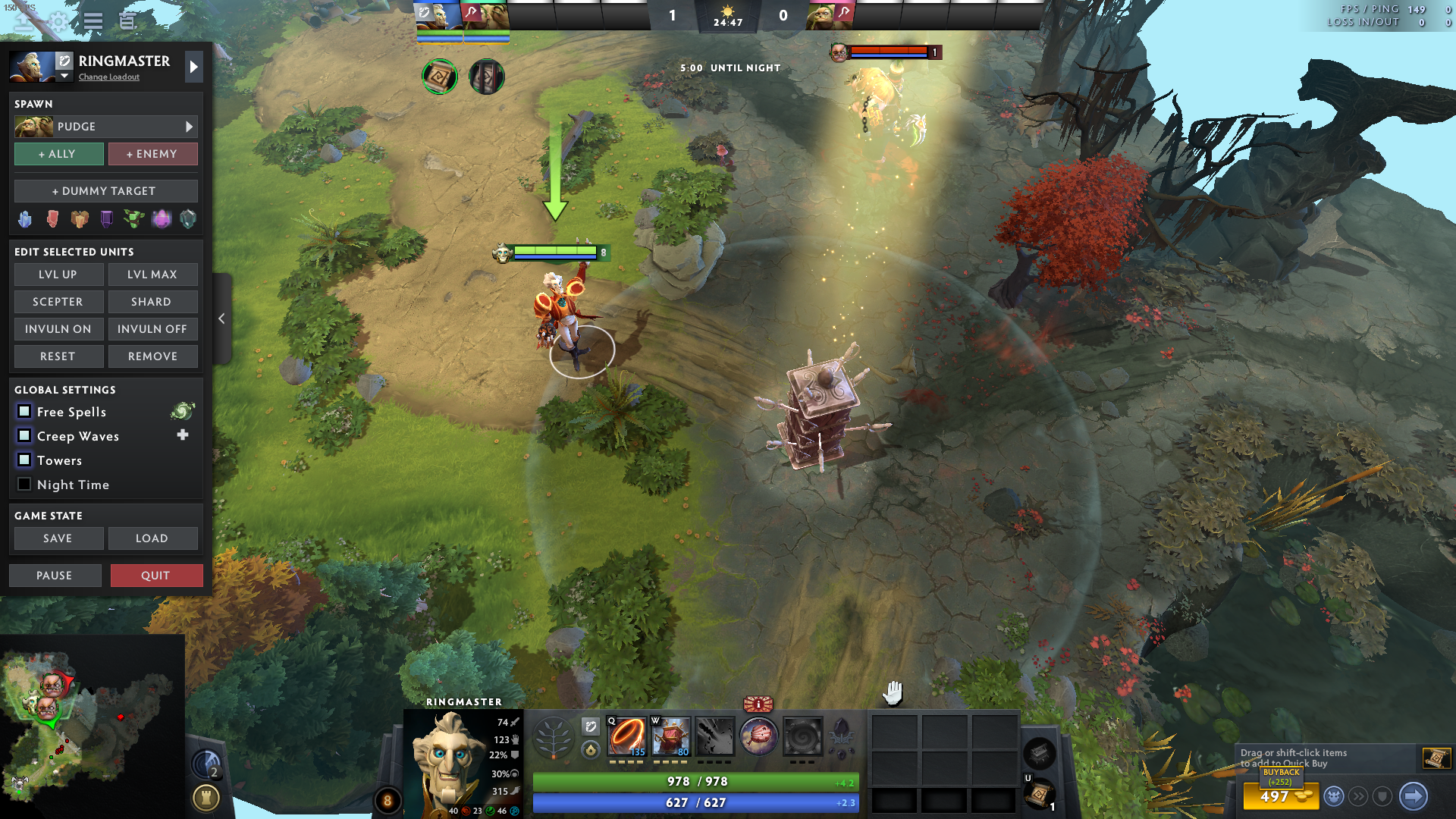1456x819 pixels.
Task: Grant Aghanim's Scepter to selected unit
Action: tap(58, 302)
